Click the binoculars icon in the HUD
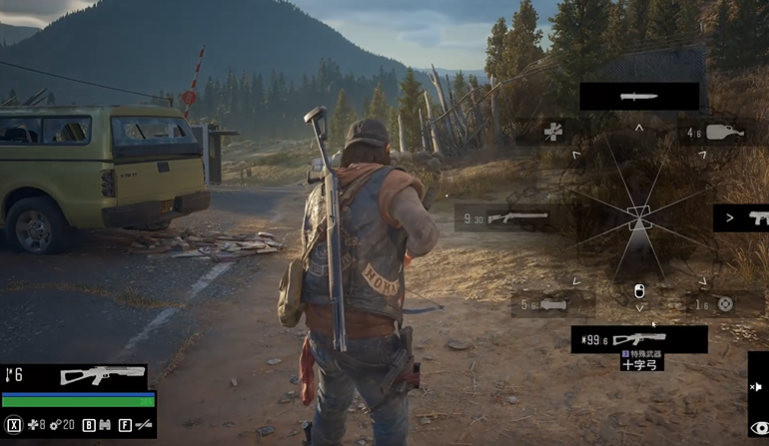Image resolution: width=769 pixels, height=446 pixels. [x=103, y=425]
